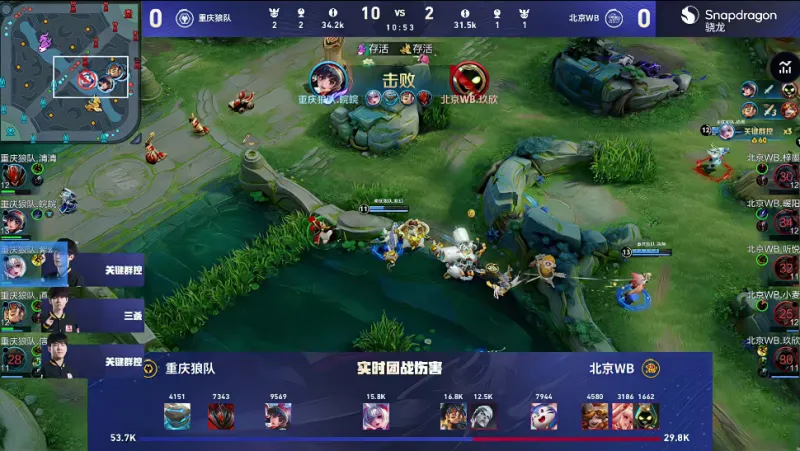Click the 北京WB.玖欣 victim portrait in kill banner

click(x=466, y=79)
